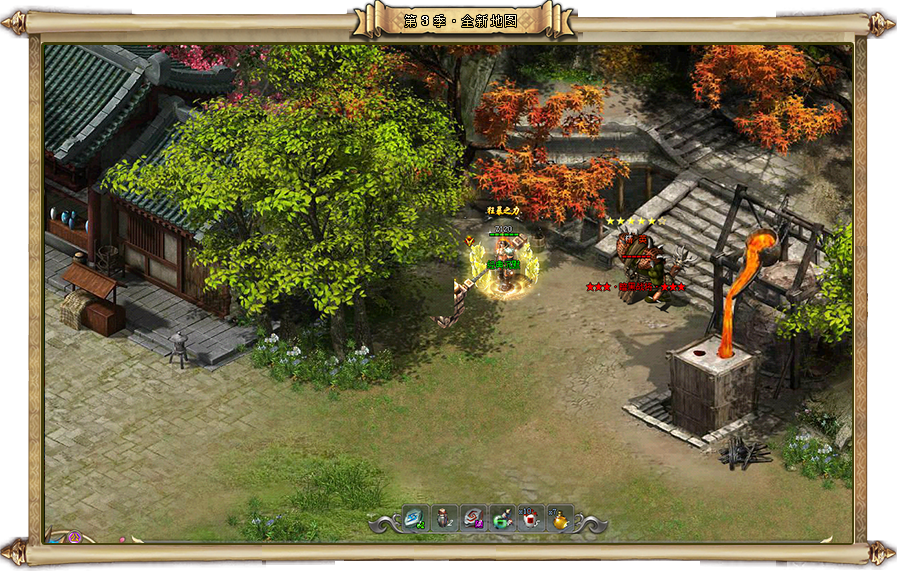Click the purple round badge icon
Viewport: 897px width, 580px height.
coord(74,537)
